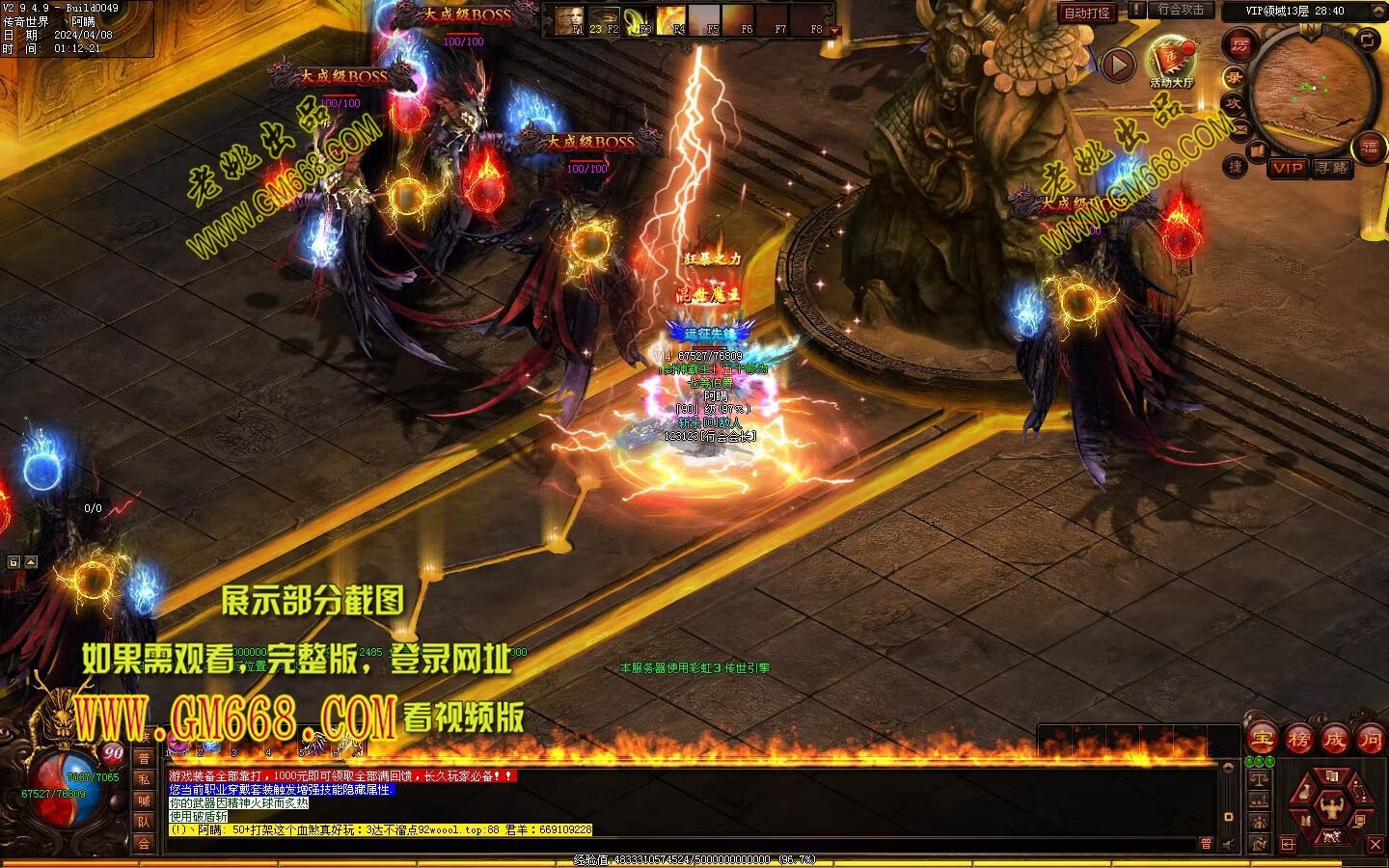The height and width of the screenshot is (868, 1389).
Task: Toggle the 自动打怪 auto-fight button
Action: tap(1086, 13)
